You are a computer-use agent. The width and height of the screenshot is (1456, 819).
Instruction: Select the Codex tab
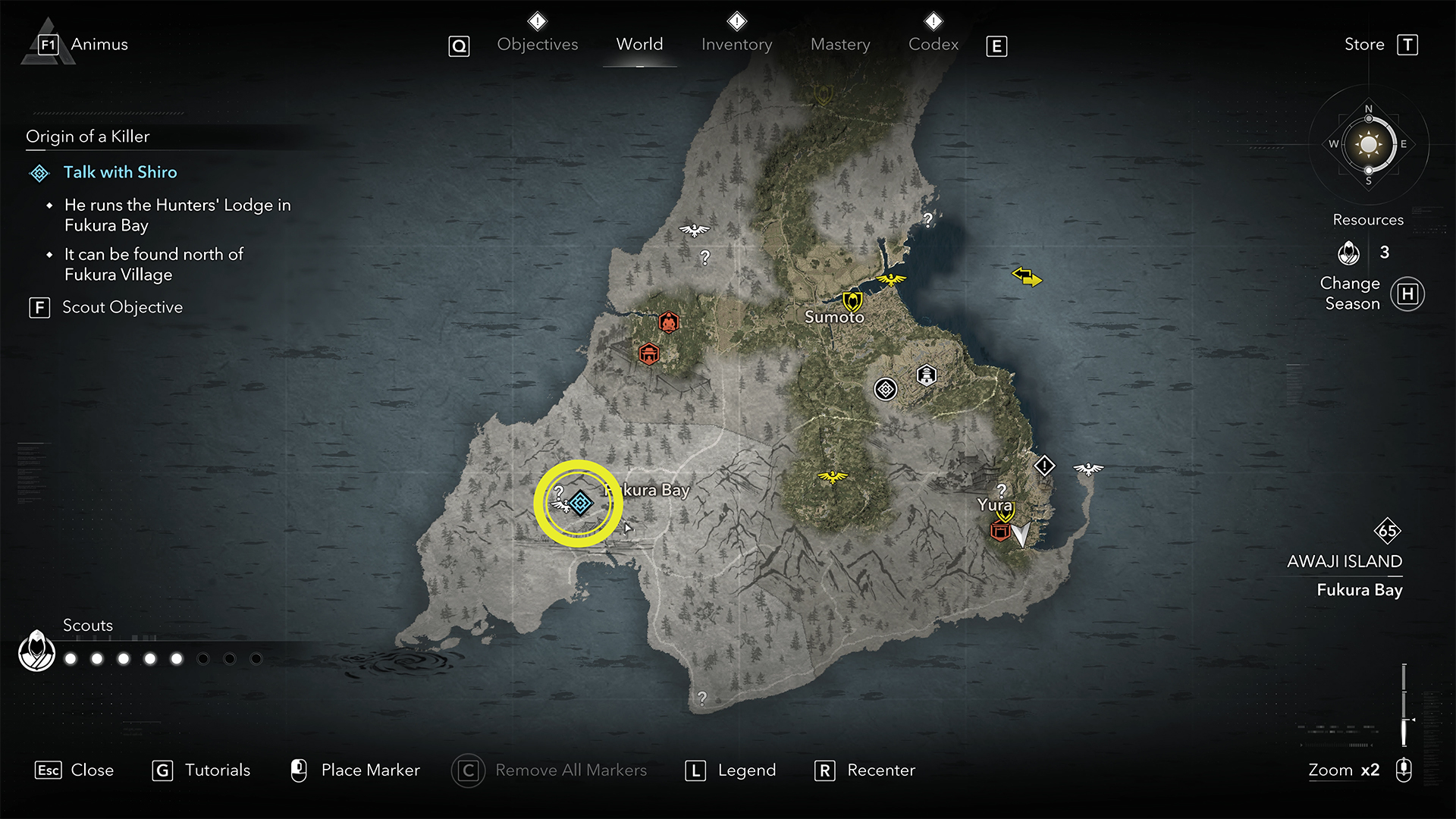pyautogui.click(x=933, y=45)
